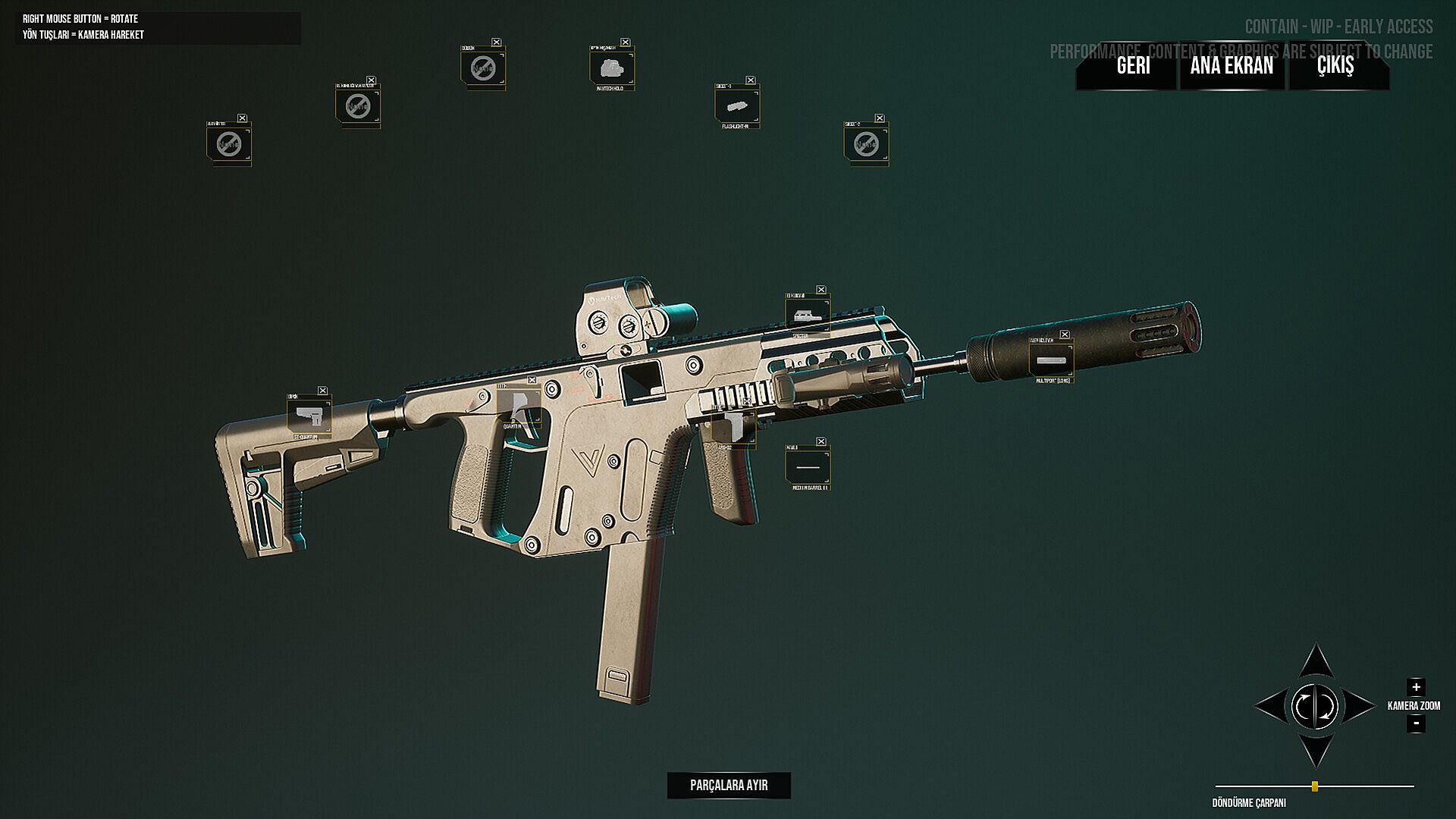Open the NavTech Holo optic slot

tap(611, 67)
